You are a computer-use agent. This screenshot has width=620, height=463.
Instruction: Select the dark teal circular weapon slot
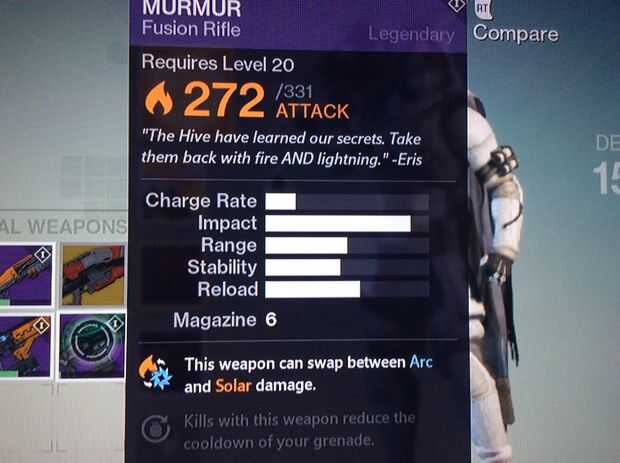[x=92, y=345]
